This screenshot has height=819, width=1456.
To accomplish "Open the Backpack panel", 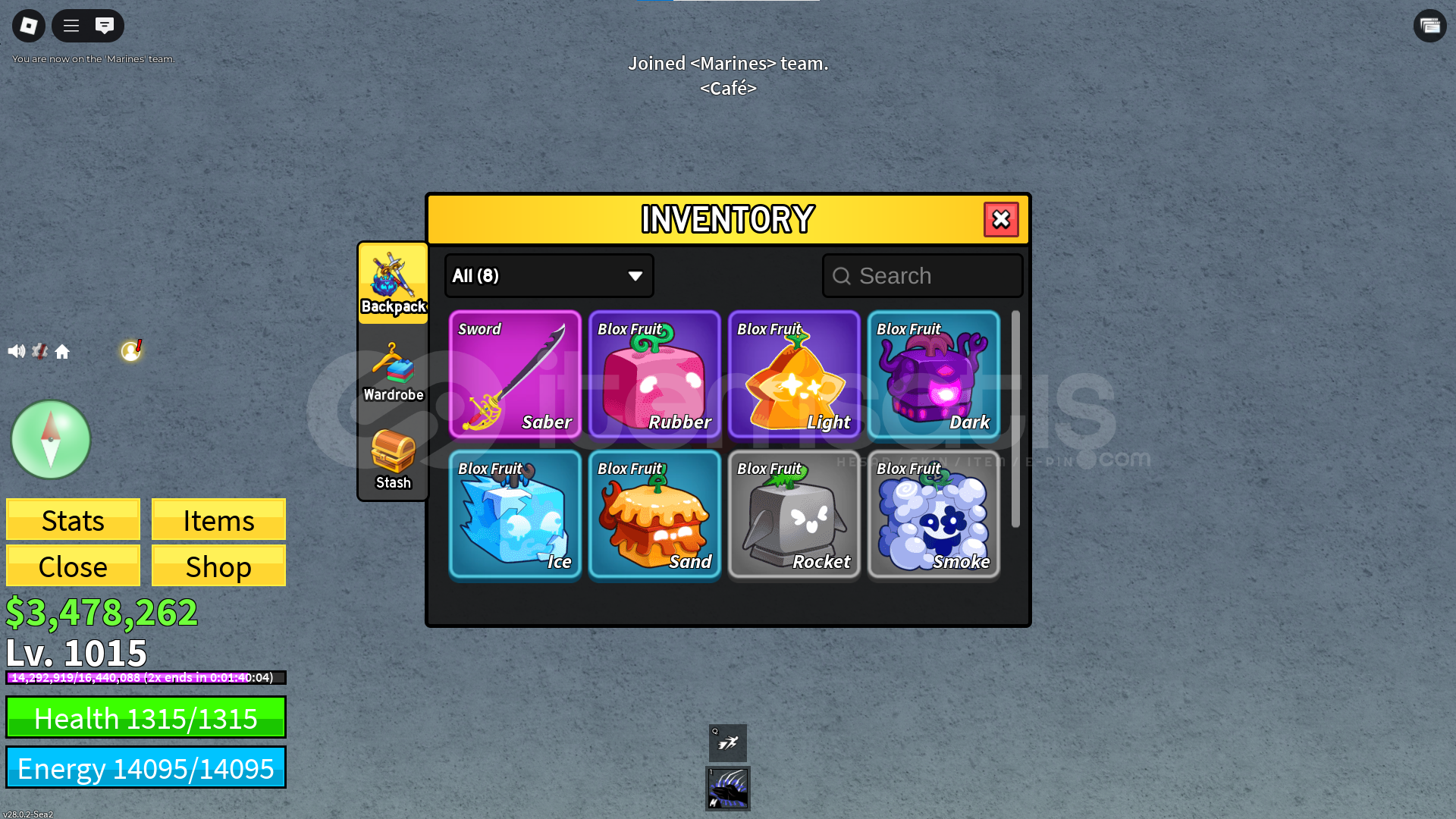I will [393, 284].
